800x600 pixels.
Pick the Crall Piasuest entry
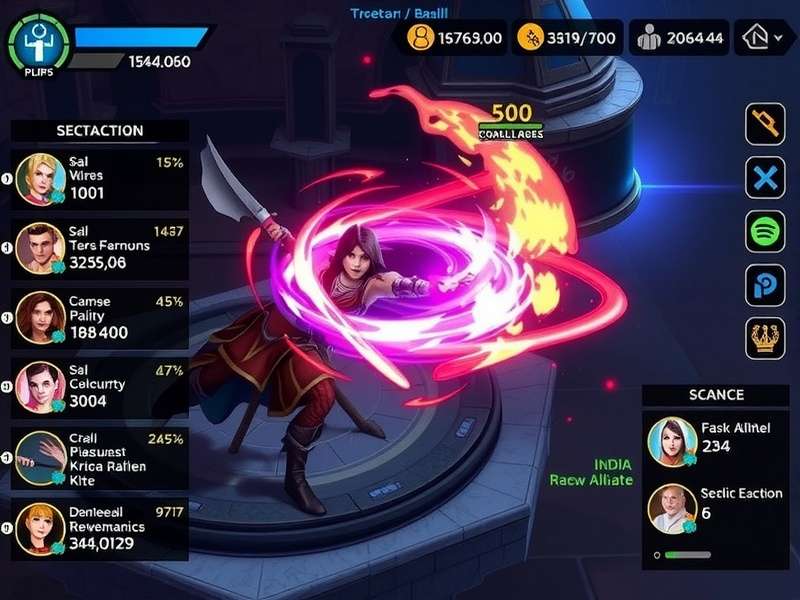click(100, 458)
